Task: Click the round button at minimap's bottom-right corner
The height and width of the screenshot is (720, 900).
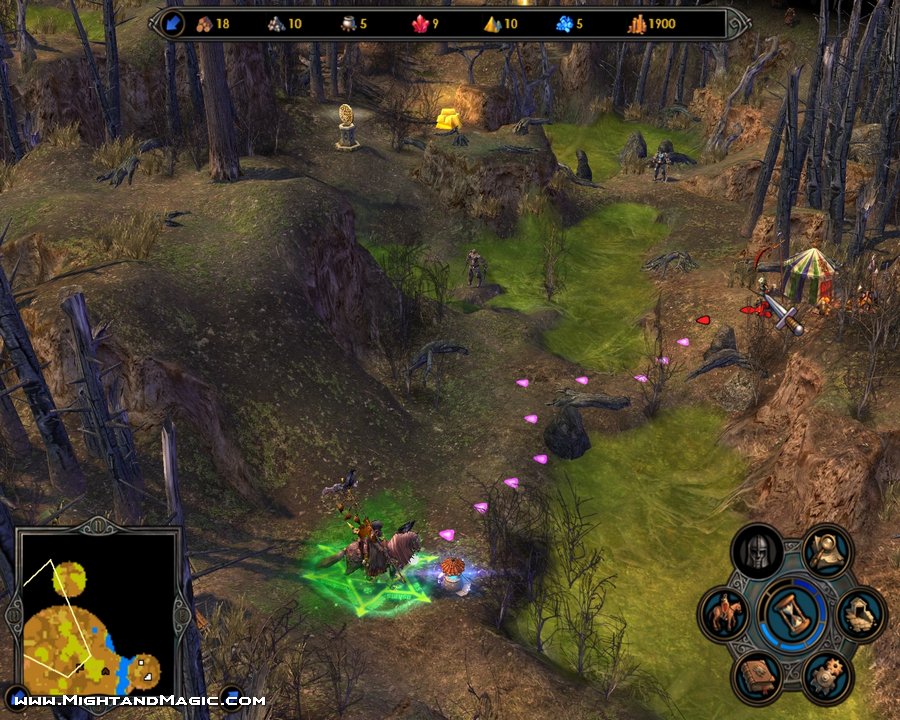Action: tap(231, 697)
